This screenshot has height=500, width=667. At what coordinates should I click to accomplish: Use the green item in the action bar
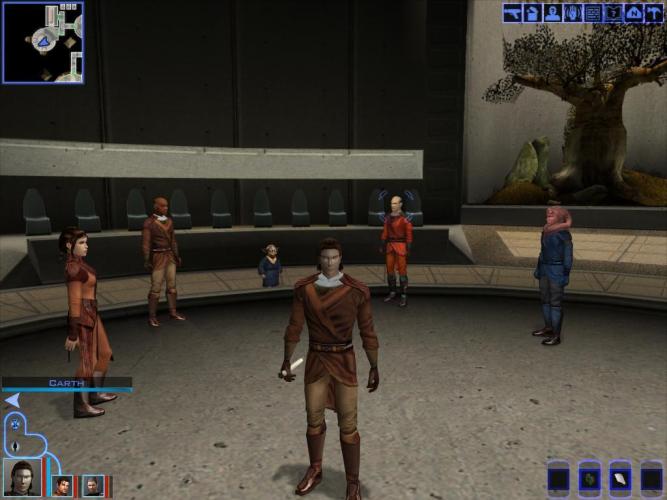point(590,478)
